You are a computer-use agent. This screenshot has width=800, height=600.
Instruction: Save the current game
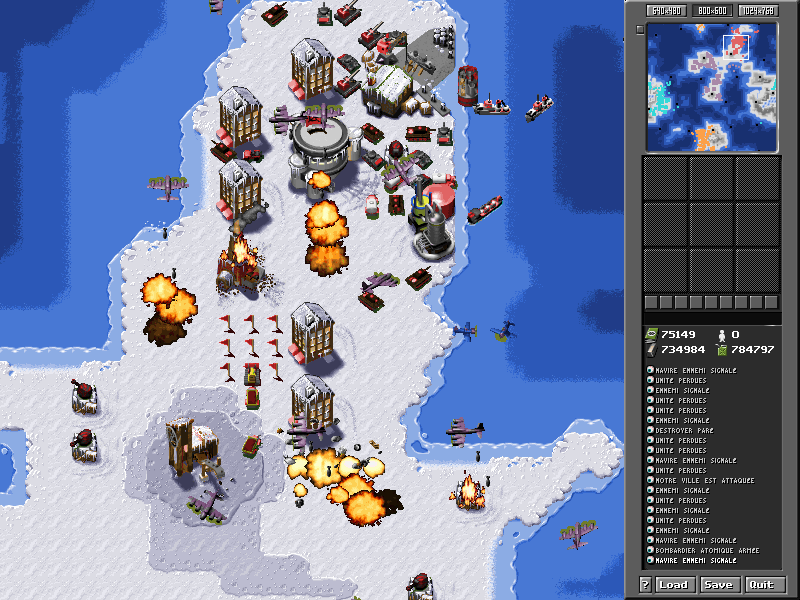[x=717, y=585]
